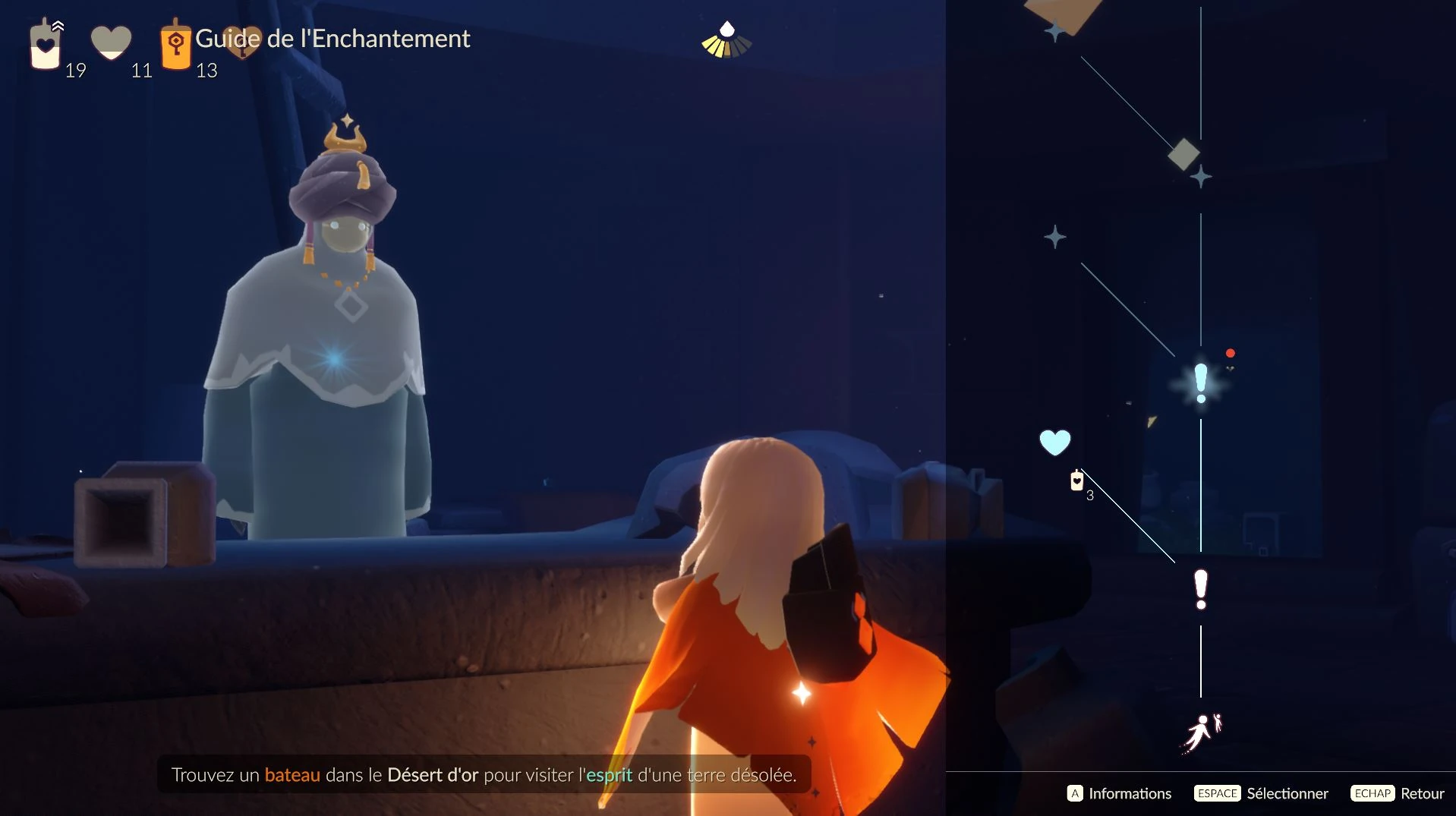Select the candle node priced at 3 hearts

1077,481
